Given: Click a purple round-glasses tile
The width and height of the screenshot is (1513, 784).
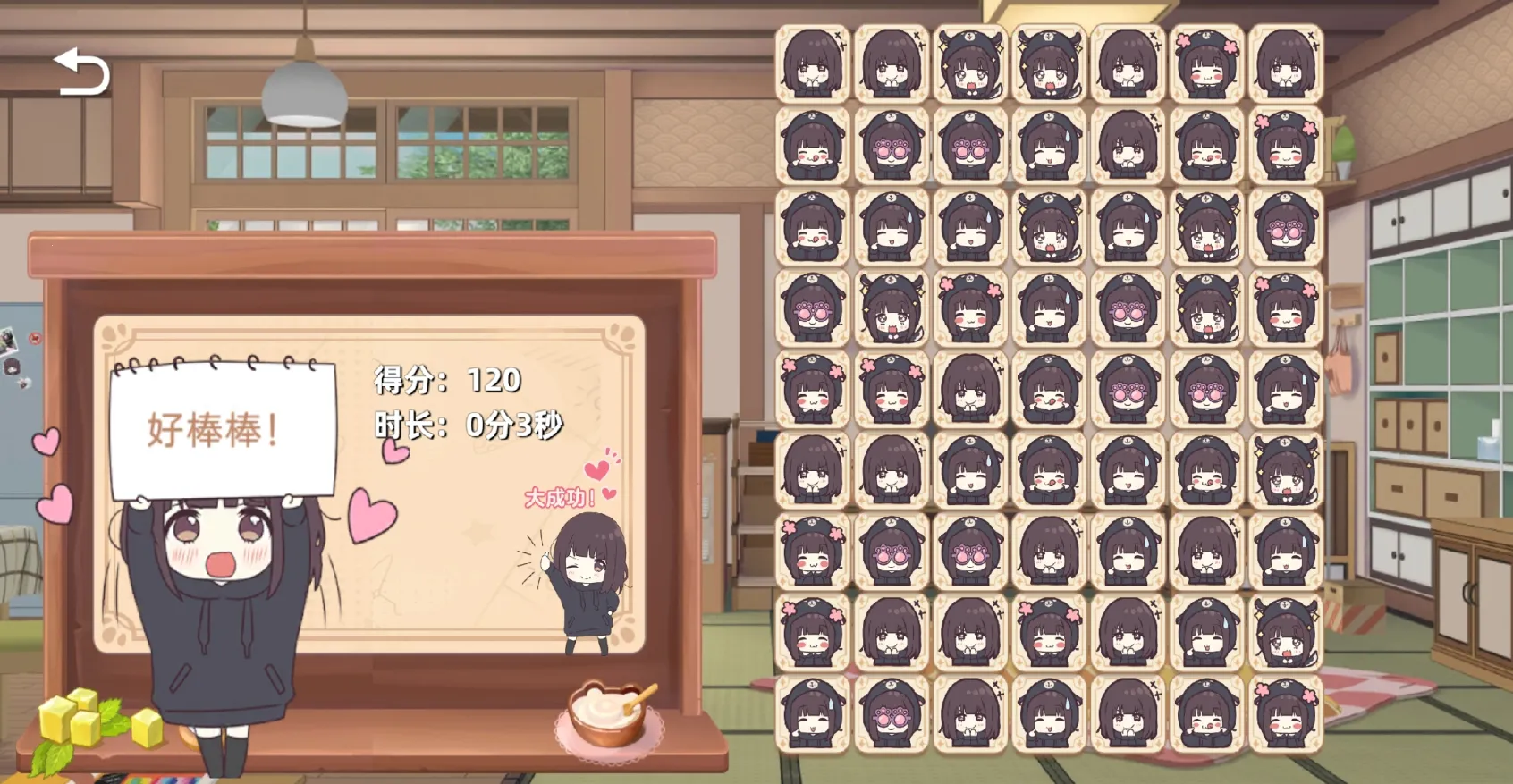Looking at the screenshot, I should pyautogui.click(x=968, y=146).
